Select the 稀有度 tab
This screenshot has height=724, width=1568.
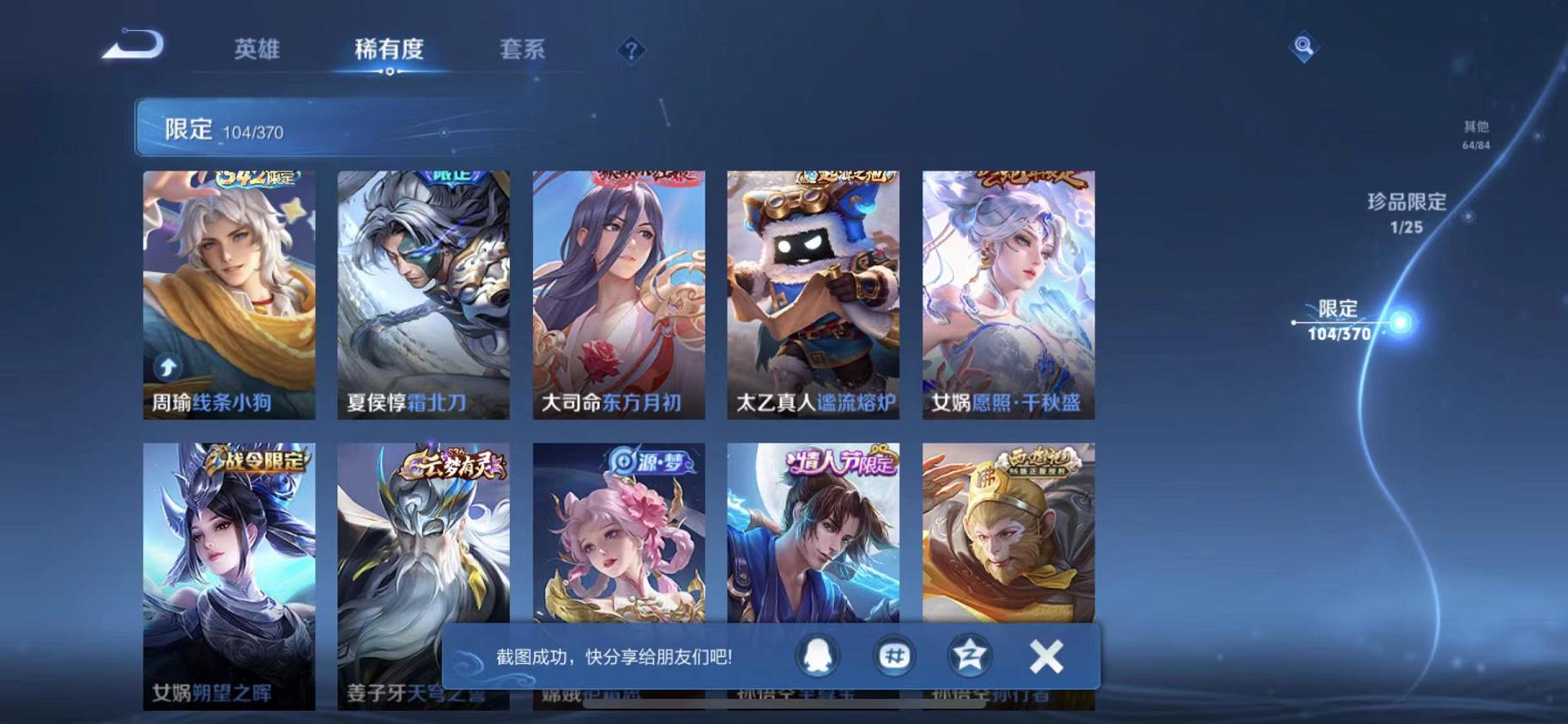point(390,51)
